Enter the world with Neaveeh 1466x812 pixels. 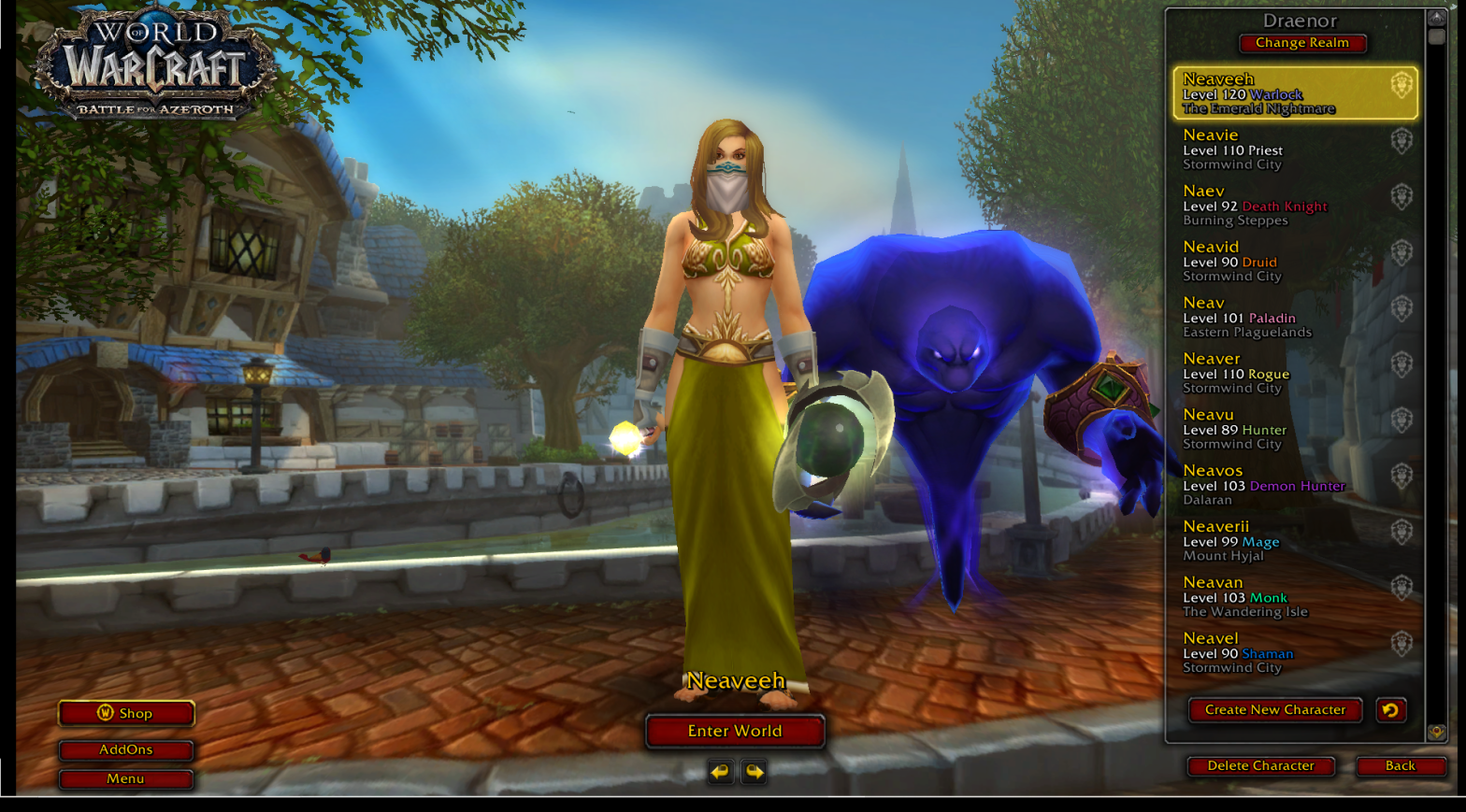[x=735, y=731]
